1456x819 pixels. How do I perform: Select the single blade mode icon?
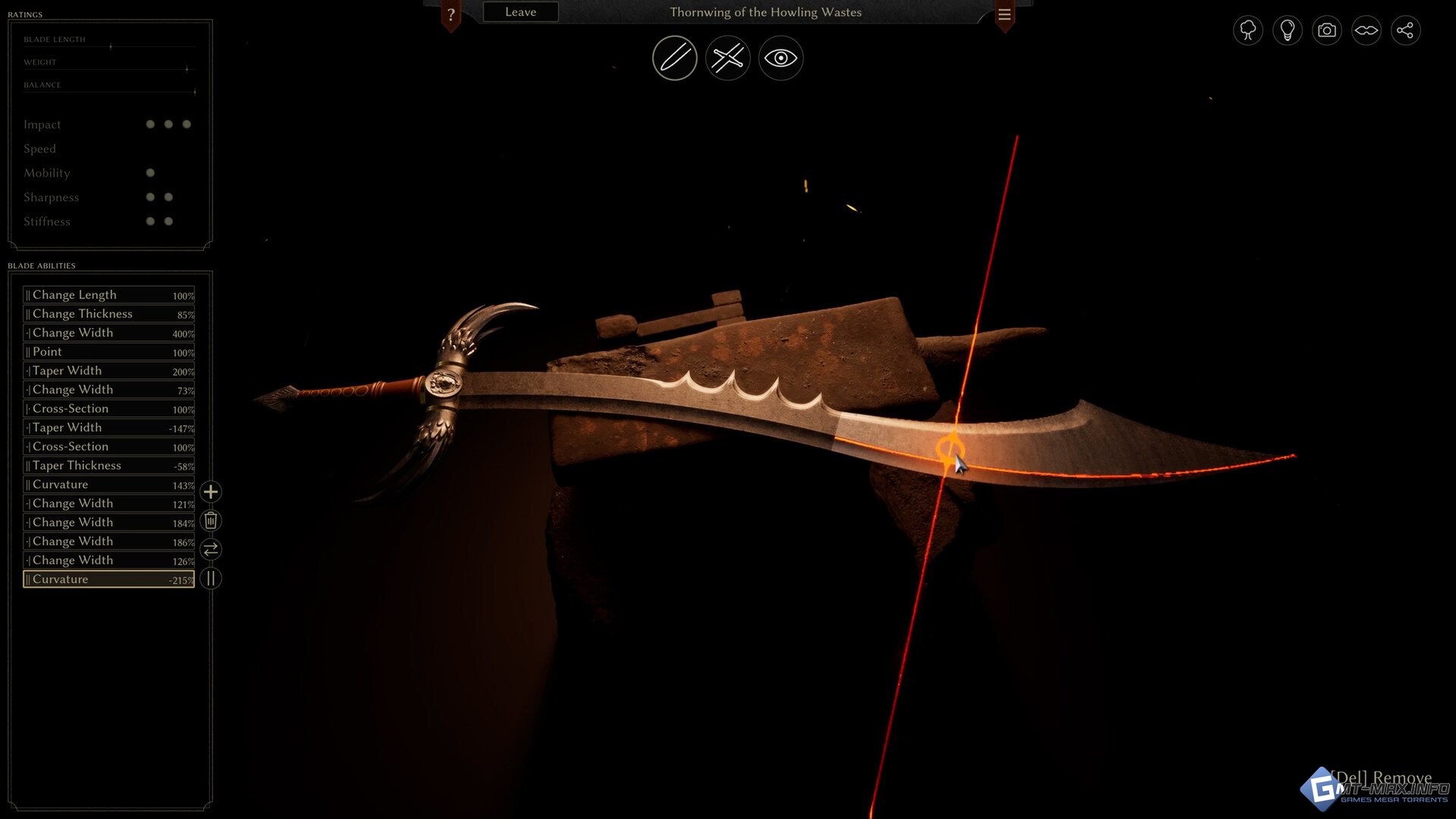click(674, 58)
